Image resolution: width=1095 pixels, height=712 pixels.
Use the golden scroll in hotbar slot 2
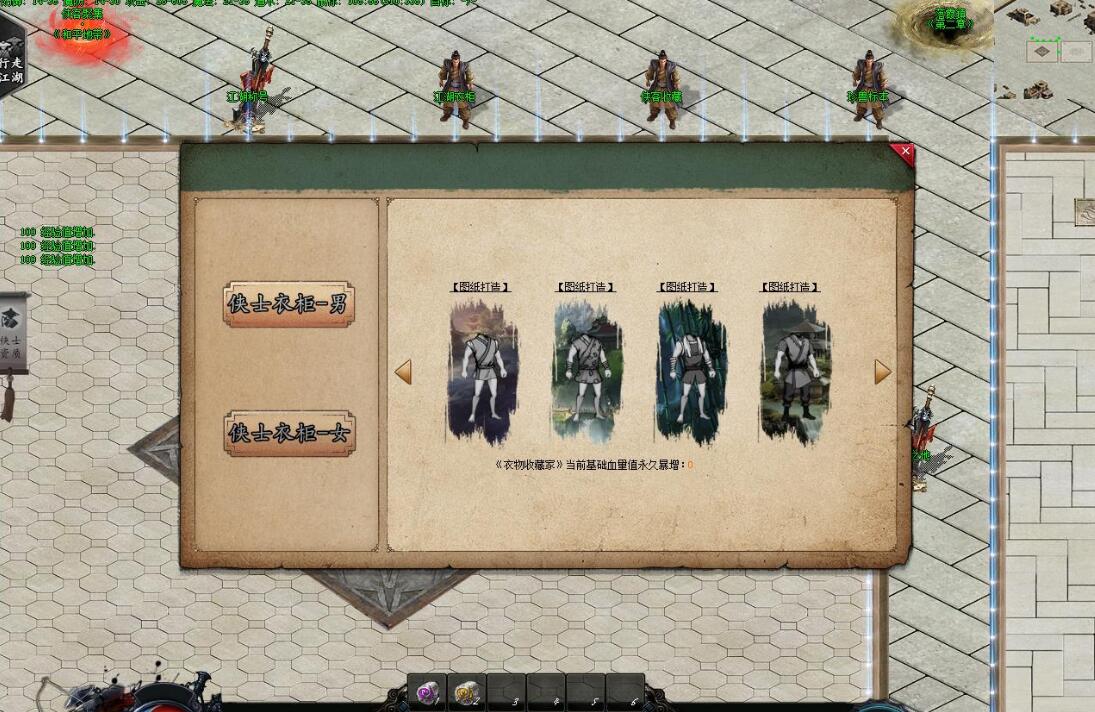coord(466,693)
